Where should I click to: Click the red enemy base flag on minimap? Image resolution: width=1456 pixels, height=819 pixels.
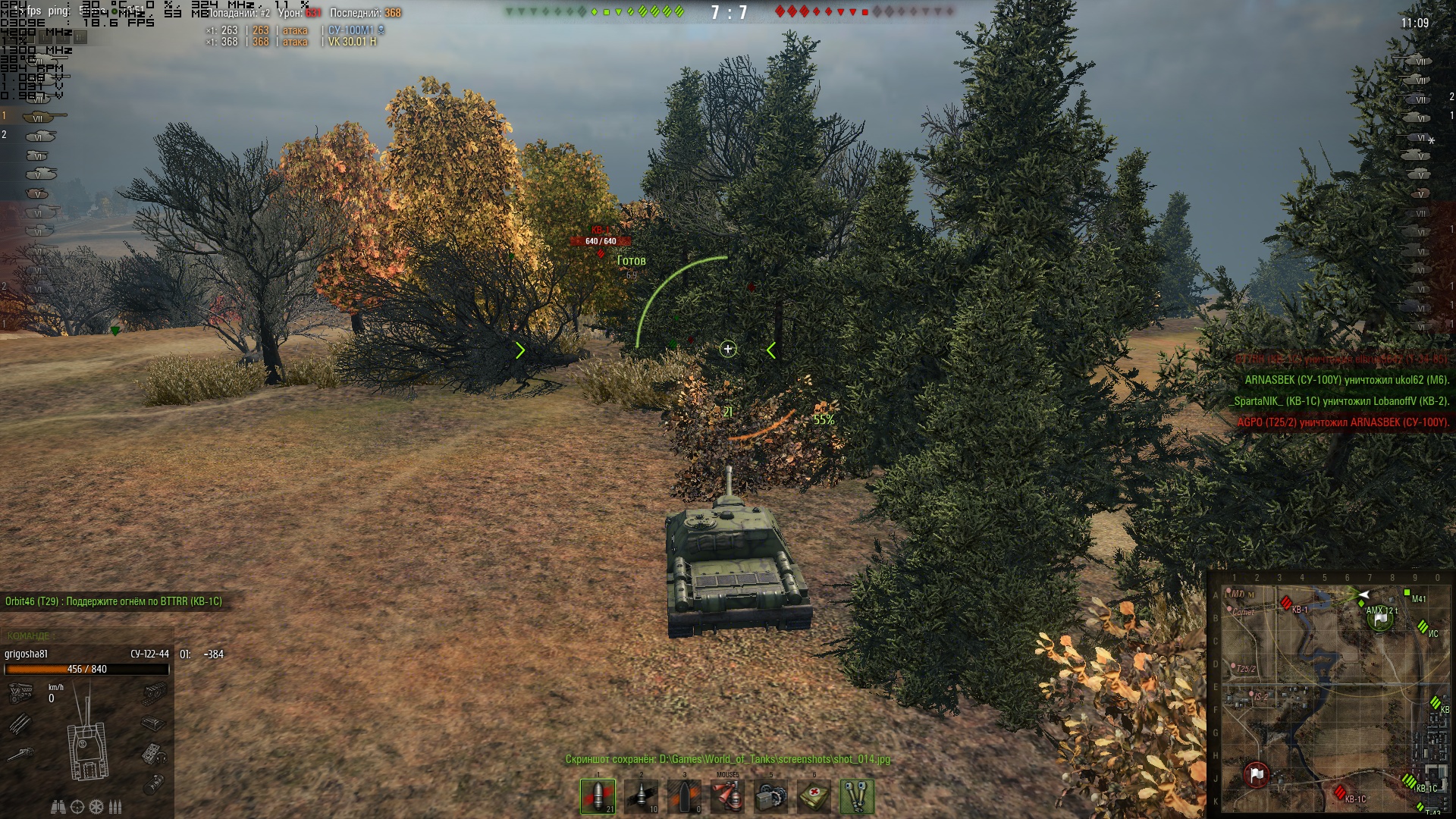pyautogui.click(x=1257, y=774)
